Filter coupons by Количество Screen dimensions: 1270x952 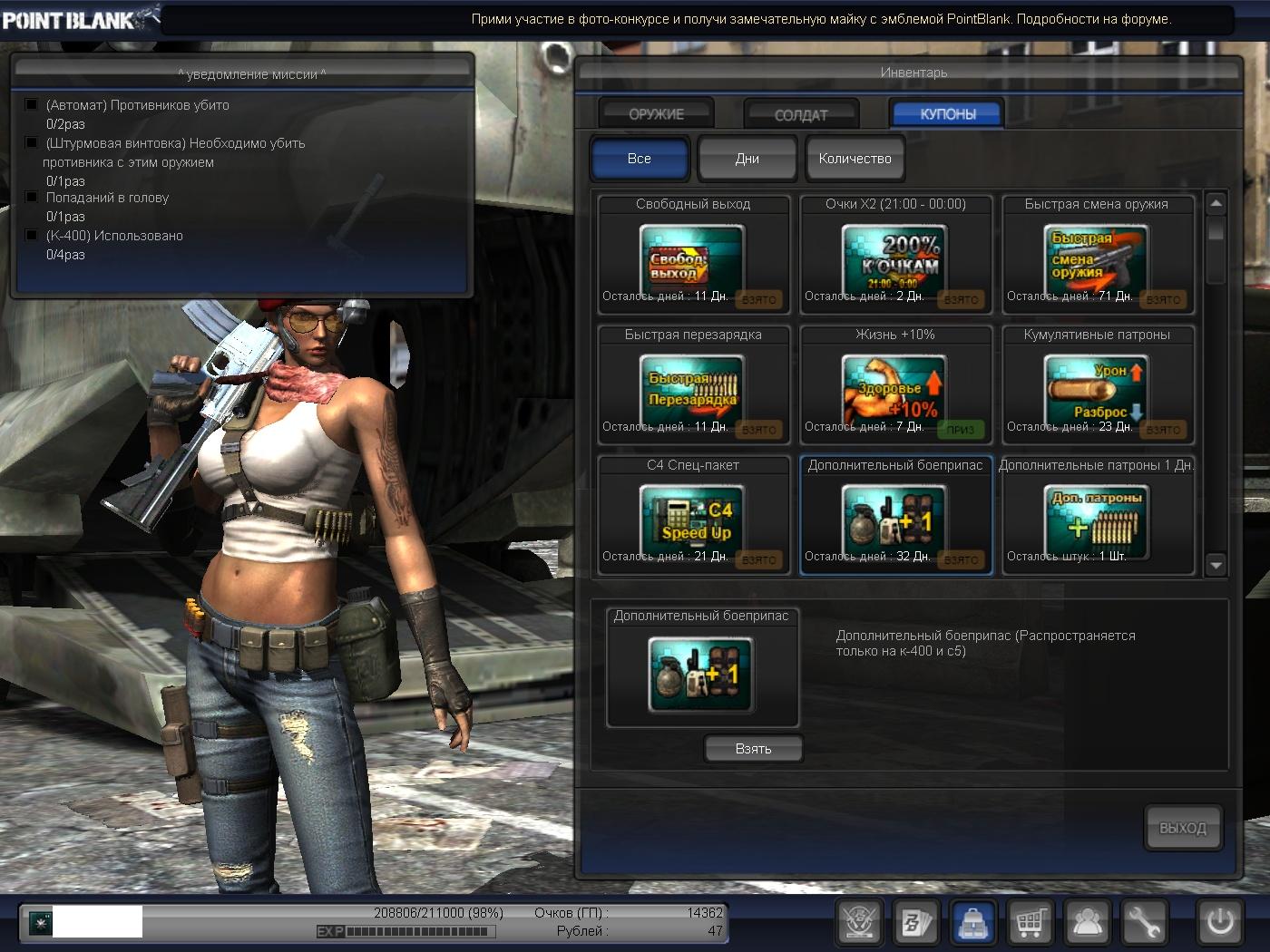[855, 159]
